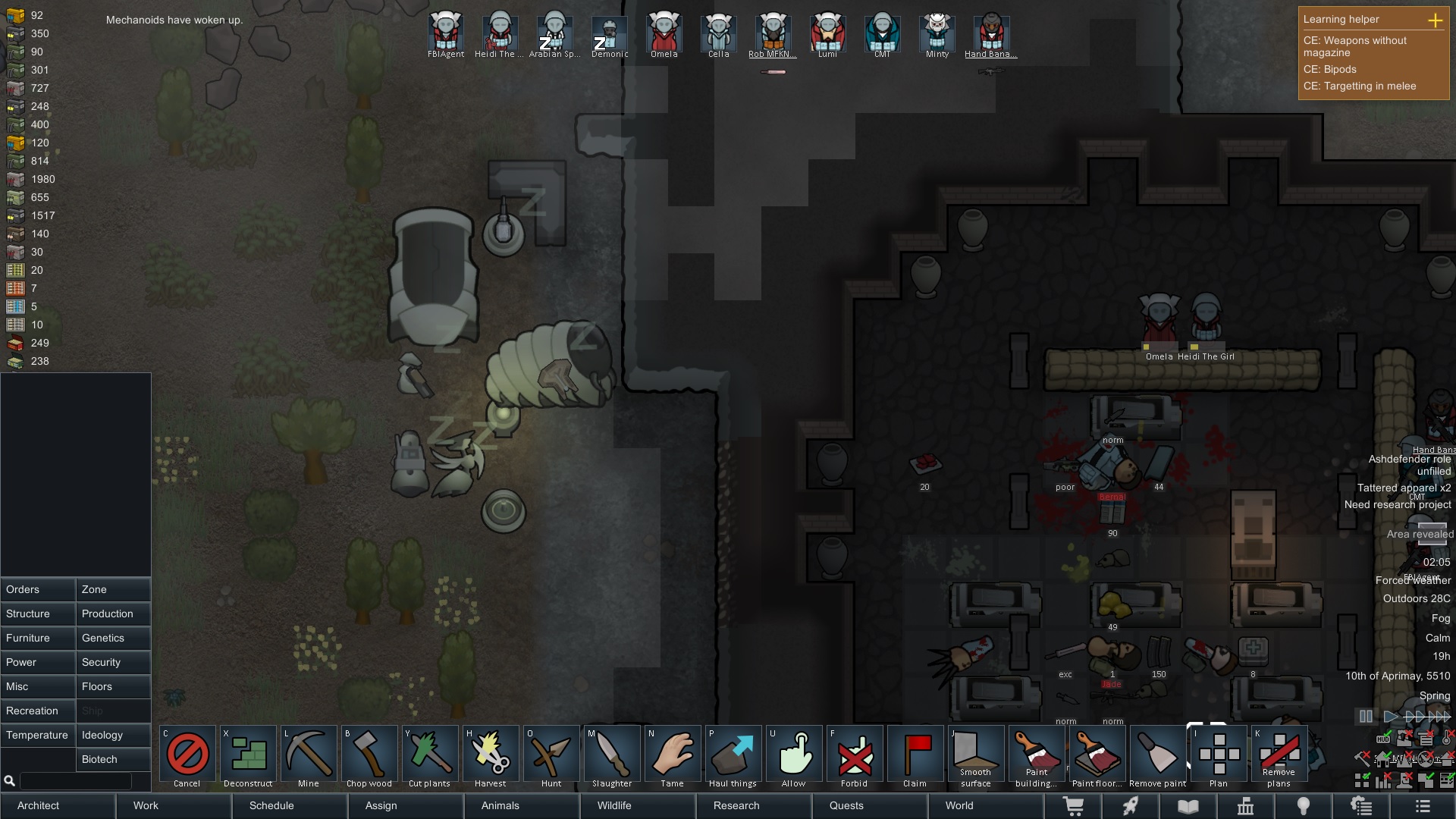Toggle the temperature overlay indicator
The width and height of the screenshot is (1456, 819).
click(x=1446, y=739)
